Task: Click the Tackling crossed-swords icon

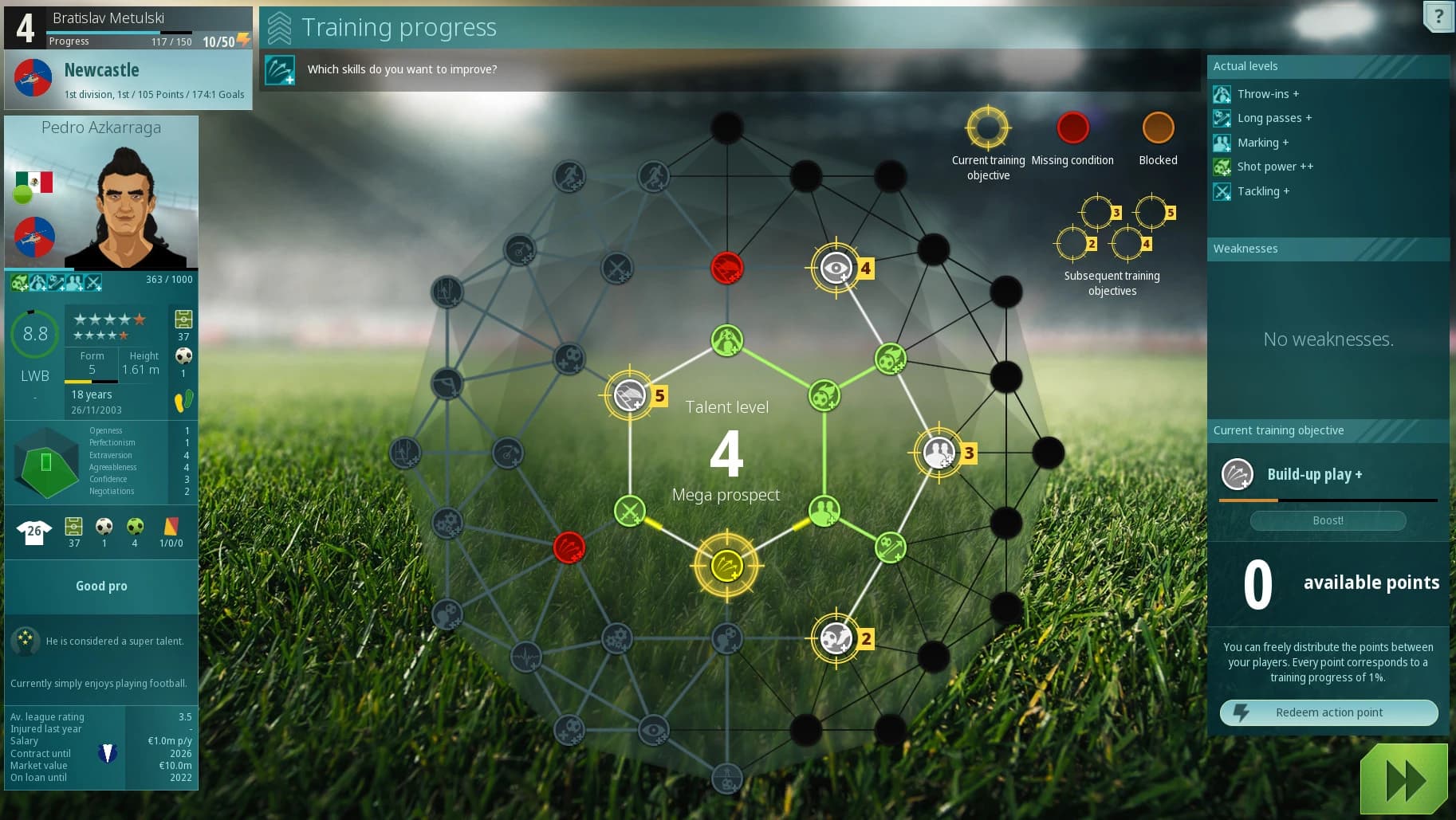Action: pos(1221,191)
